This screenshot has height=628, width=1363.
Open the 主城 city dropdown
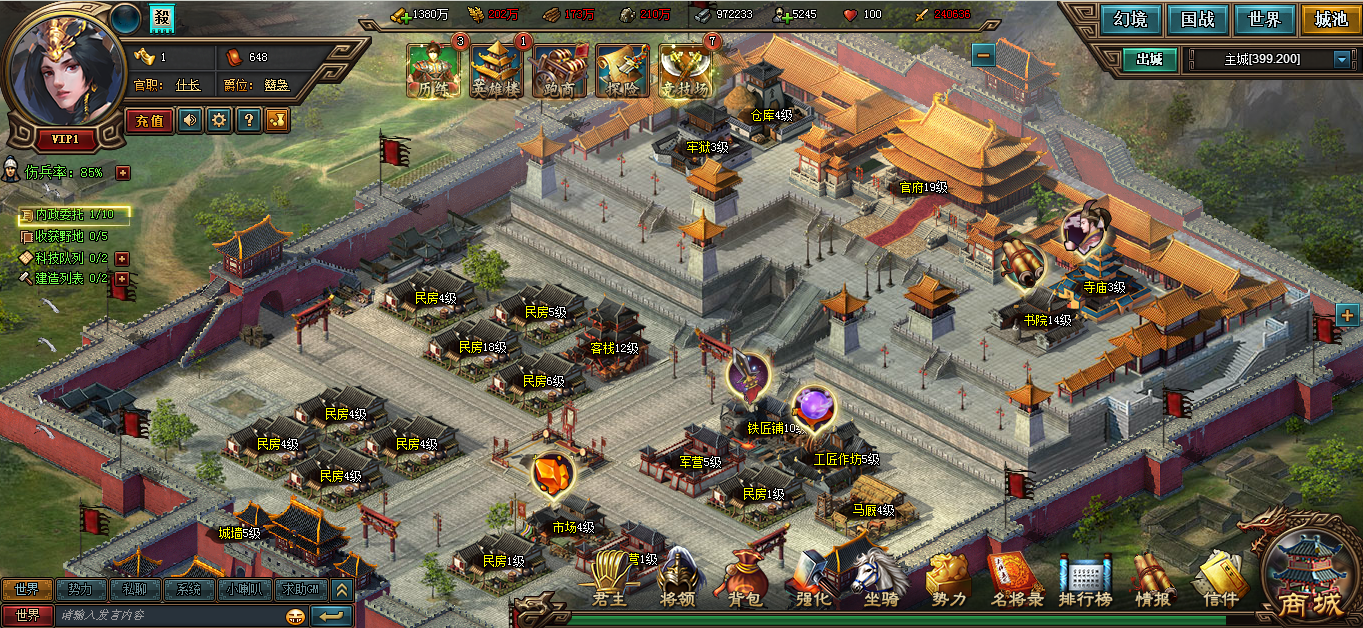click(x=1341, y=60)
